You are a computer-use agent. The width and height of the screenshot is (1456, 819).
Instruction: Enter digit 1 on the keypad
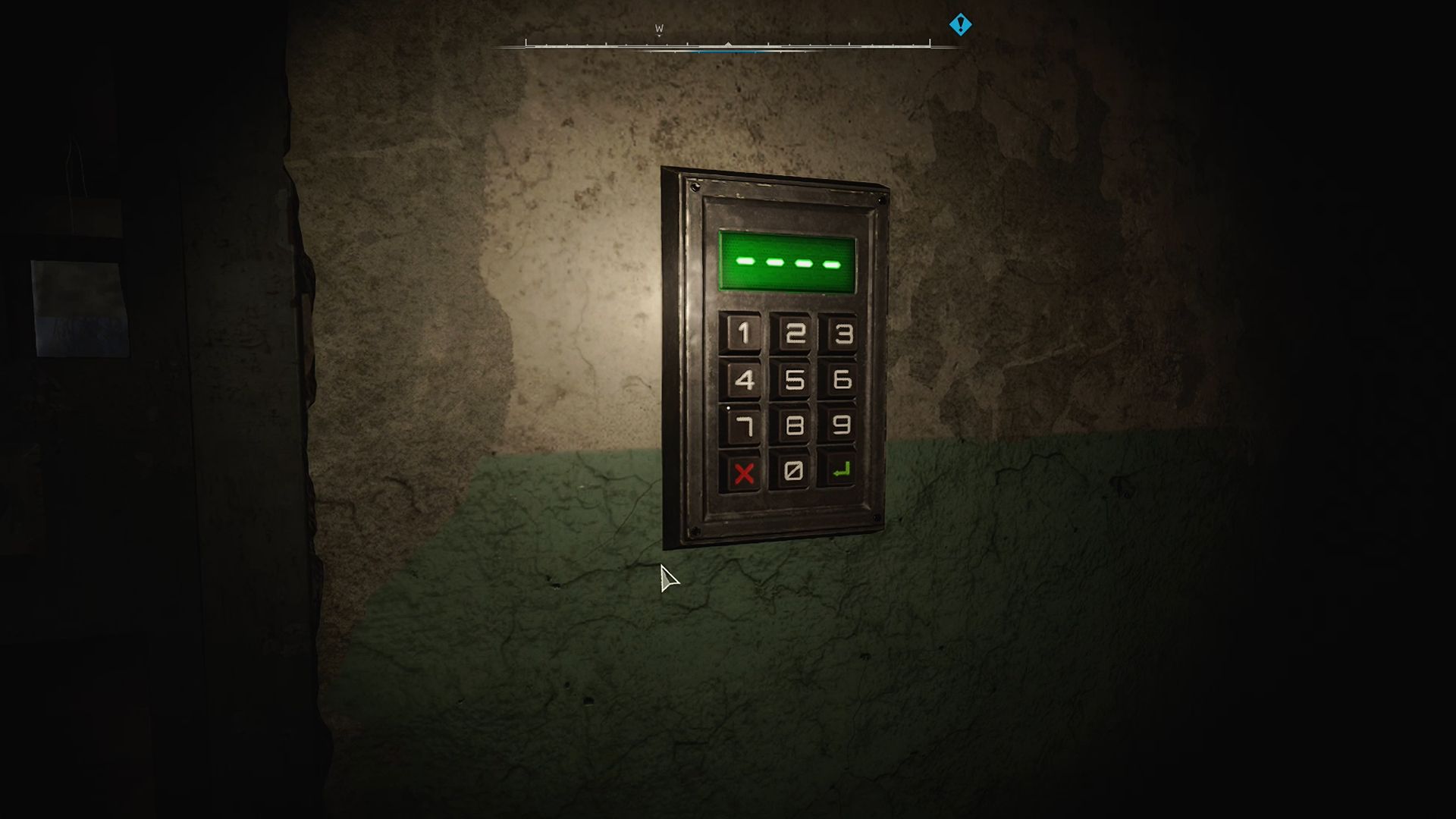743,333
